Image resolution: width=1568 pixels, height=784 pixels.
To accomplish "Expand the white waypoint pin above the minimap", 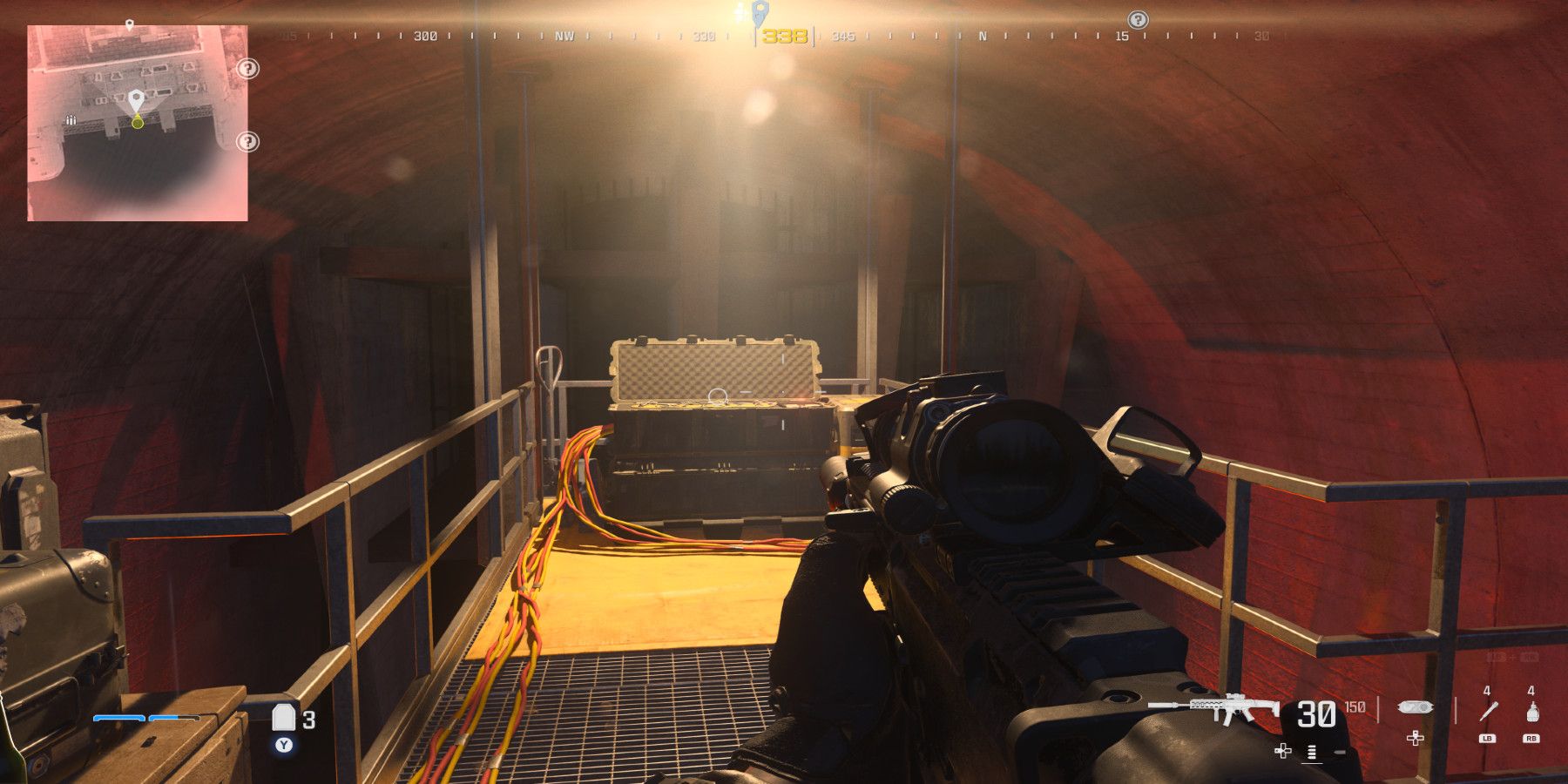I will 130,24.
